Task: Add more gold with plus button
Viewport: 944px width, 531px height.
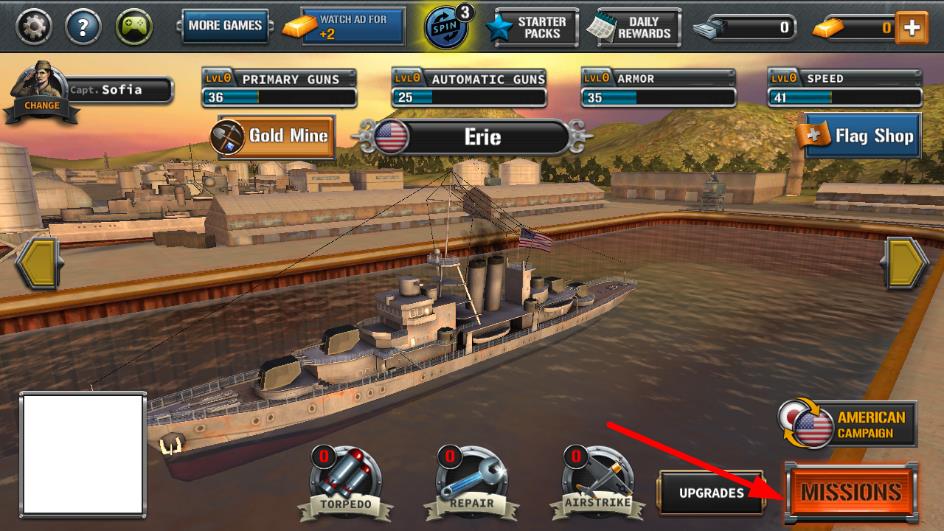Action: pyautogui.click(x=910, y=28)
